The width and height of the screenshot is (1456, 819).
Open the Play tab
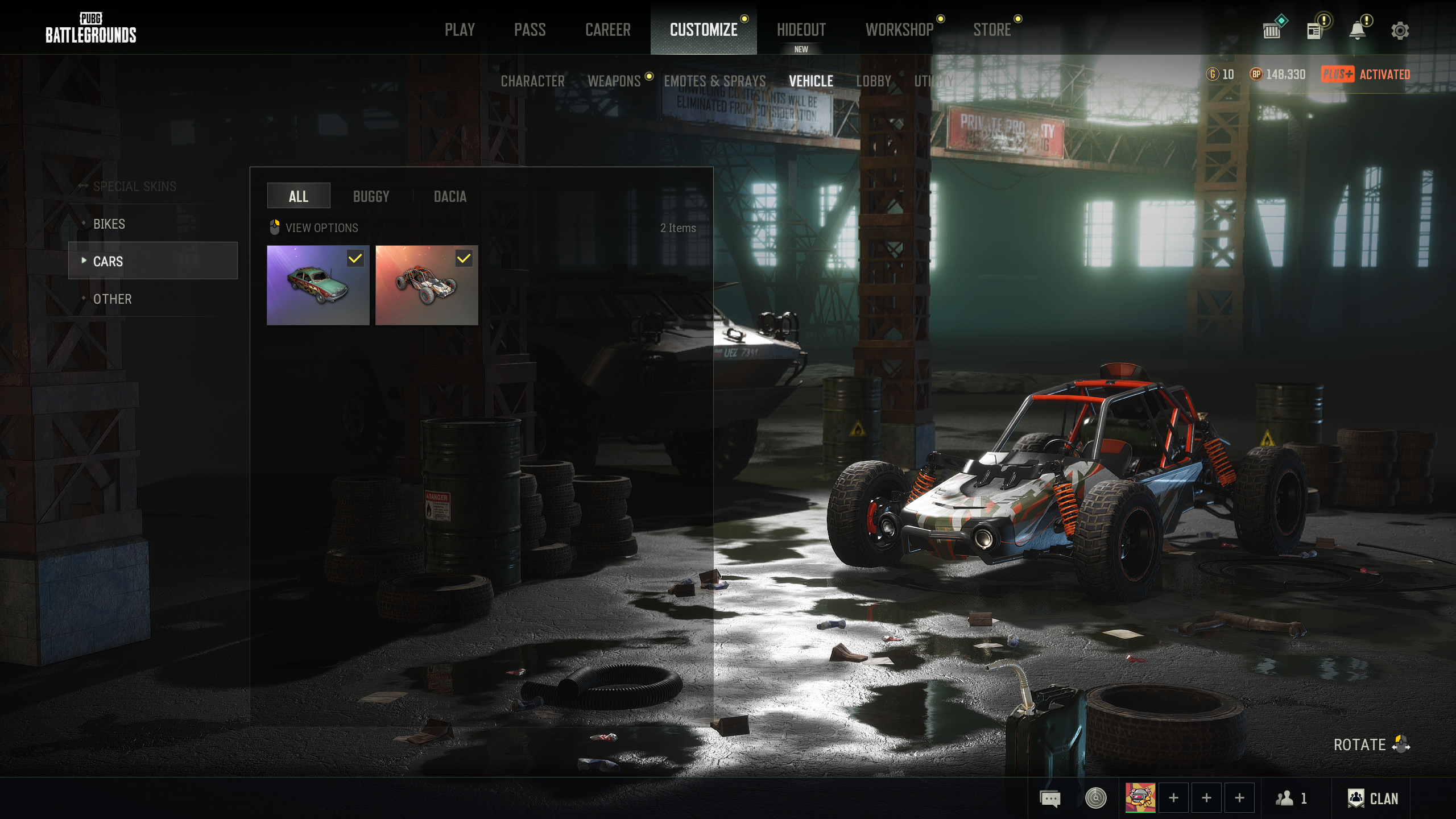[x=460, y=30]
